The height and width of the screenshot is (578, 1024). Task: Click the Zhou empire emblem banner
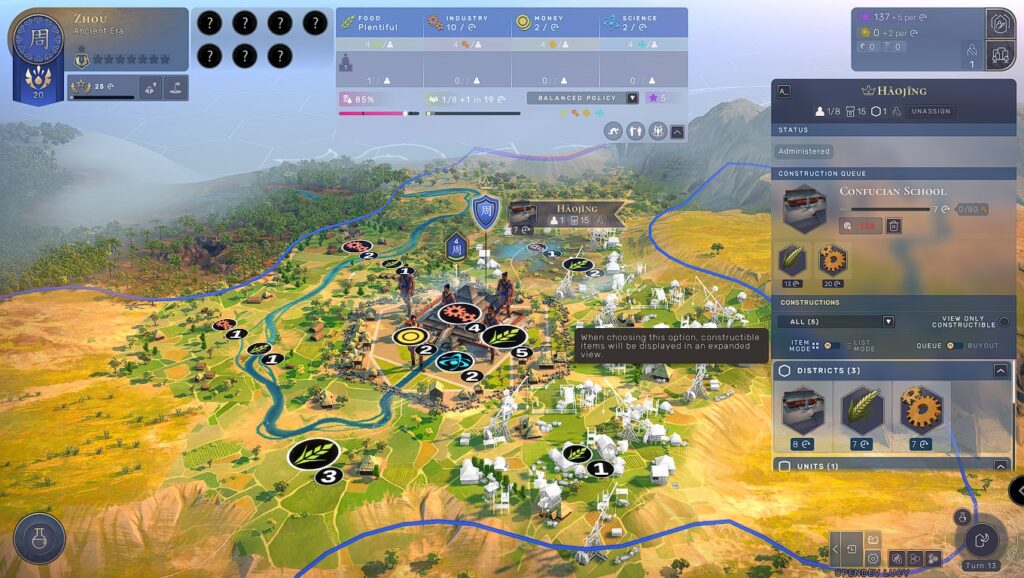(x=32, y=58)
